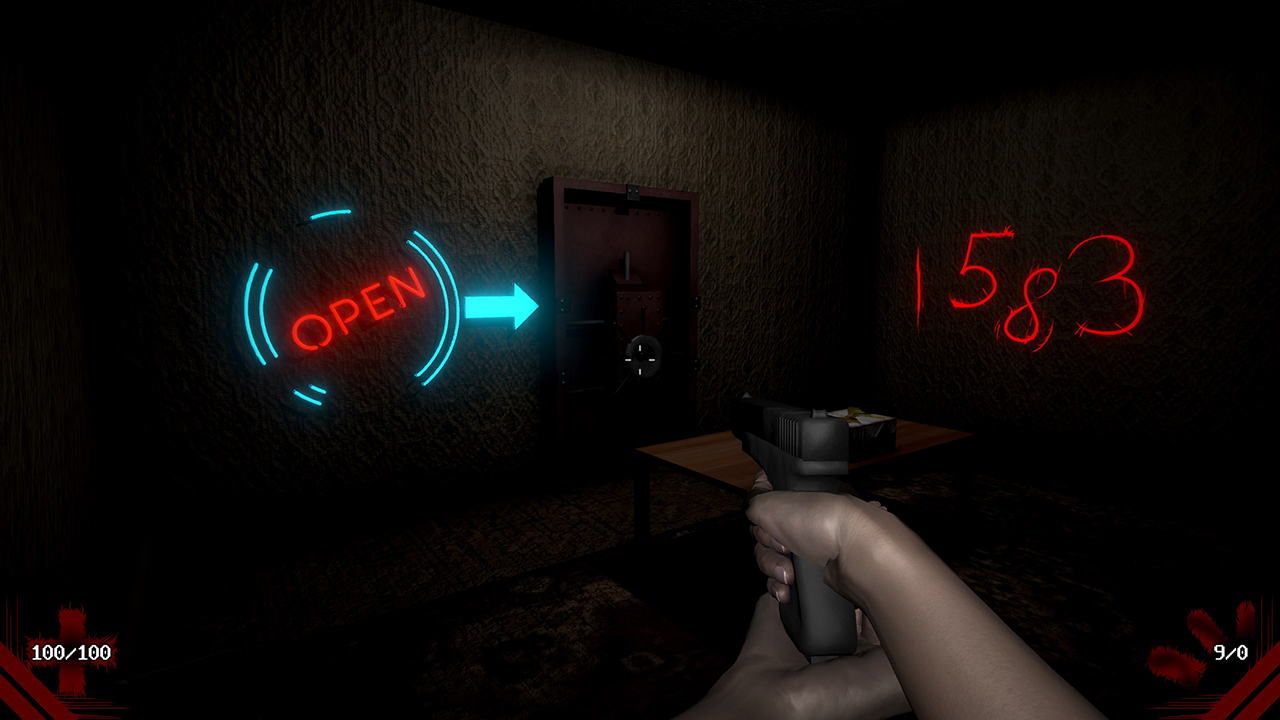Click the top latch on the safe door
Screen dimensions: 1280x720
632,191
